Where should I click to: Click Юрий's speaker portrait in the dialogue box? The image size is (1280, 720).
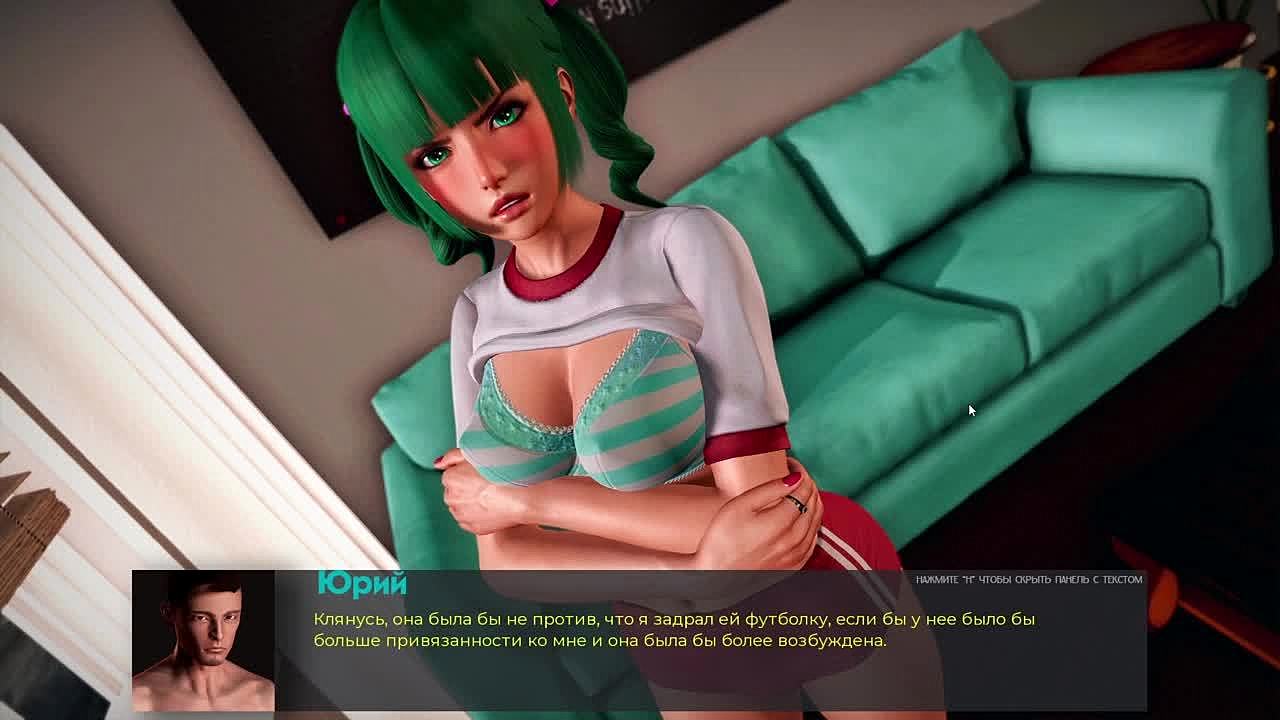tap(203, 640)
